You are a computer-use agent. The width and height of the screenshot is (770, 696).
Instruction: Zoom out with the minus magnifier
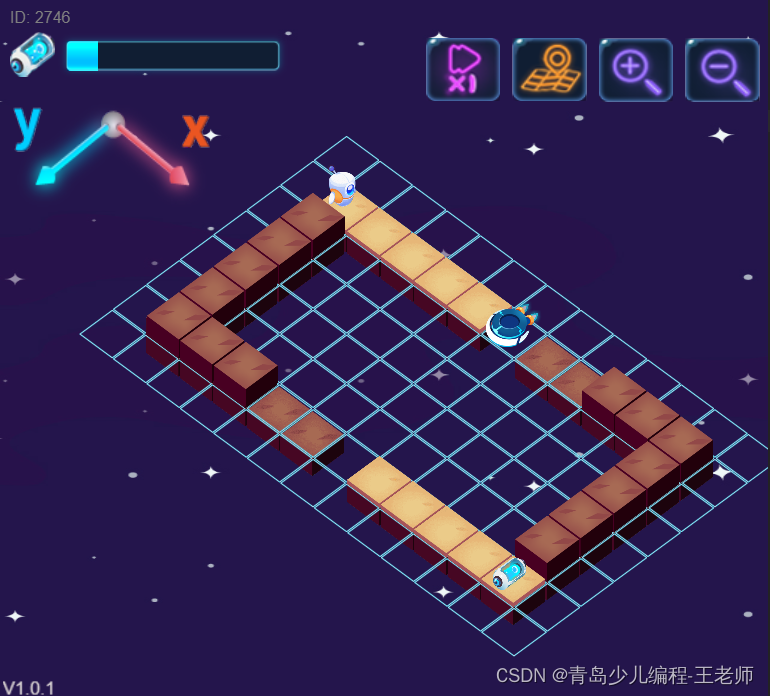721,69
